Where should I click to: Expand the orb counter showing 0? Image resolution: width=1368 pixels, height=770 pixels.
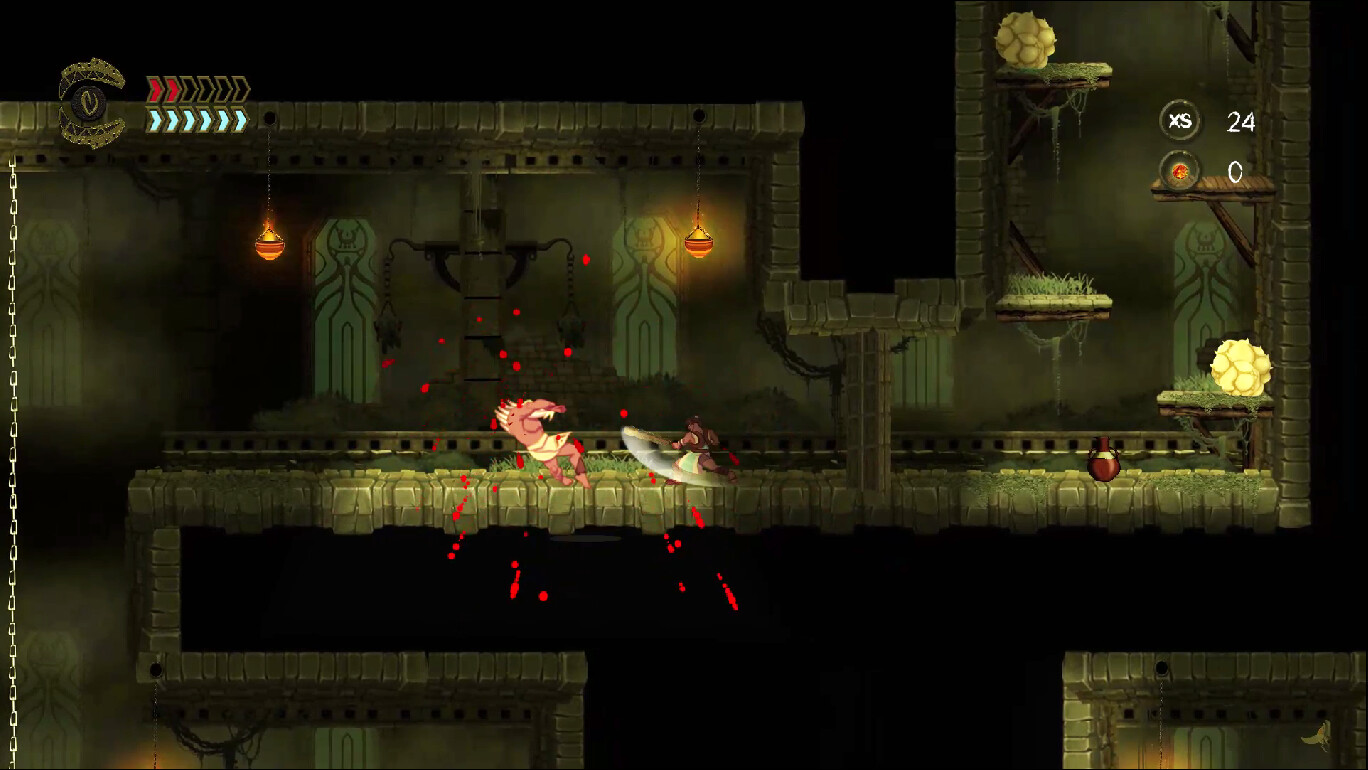tap(1236, 172)
